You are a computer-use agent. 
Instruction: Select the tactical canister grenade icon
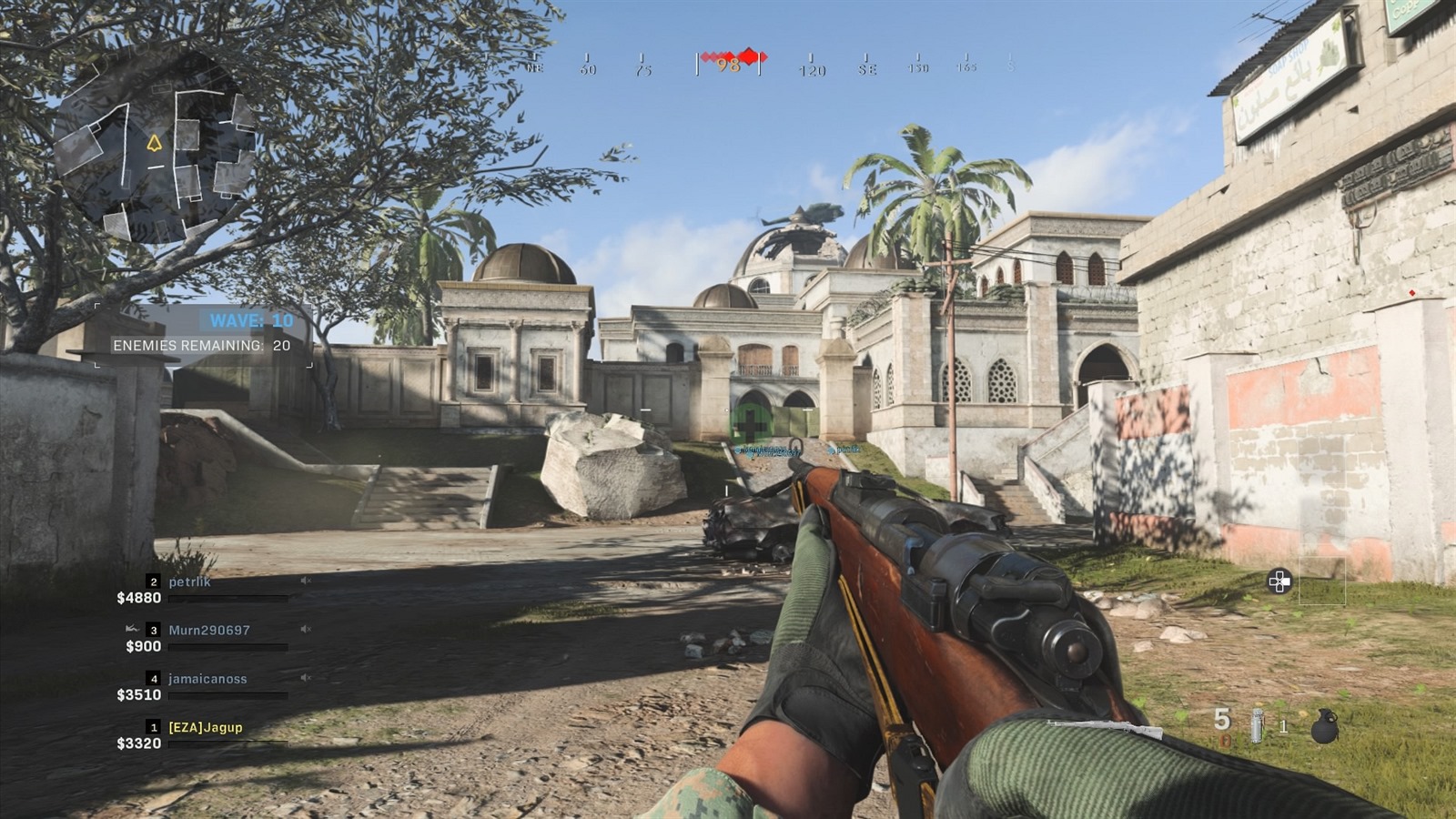pyautogui.click(x=1258, y=726)
